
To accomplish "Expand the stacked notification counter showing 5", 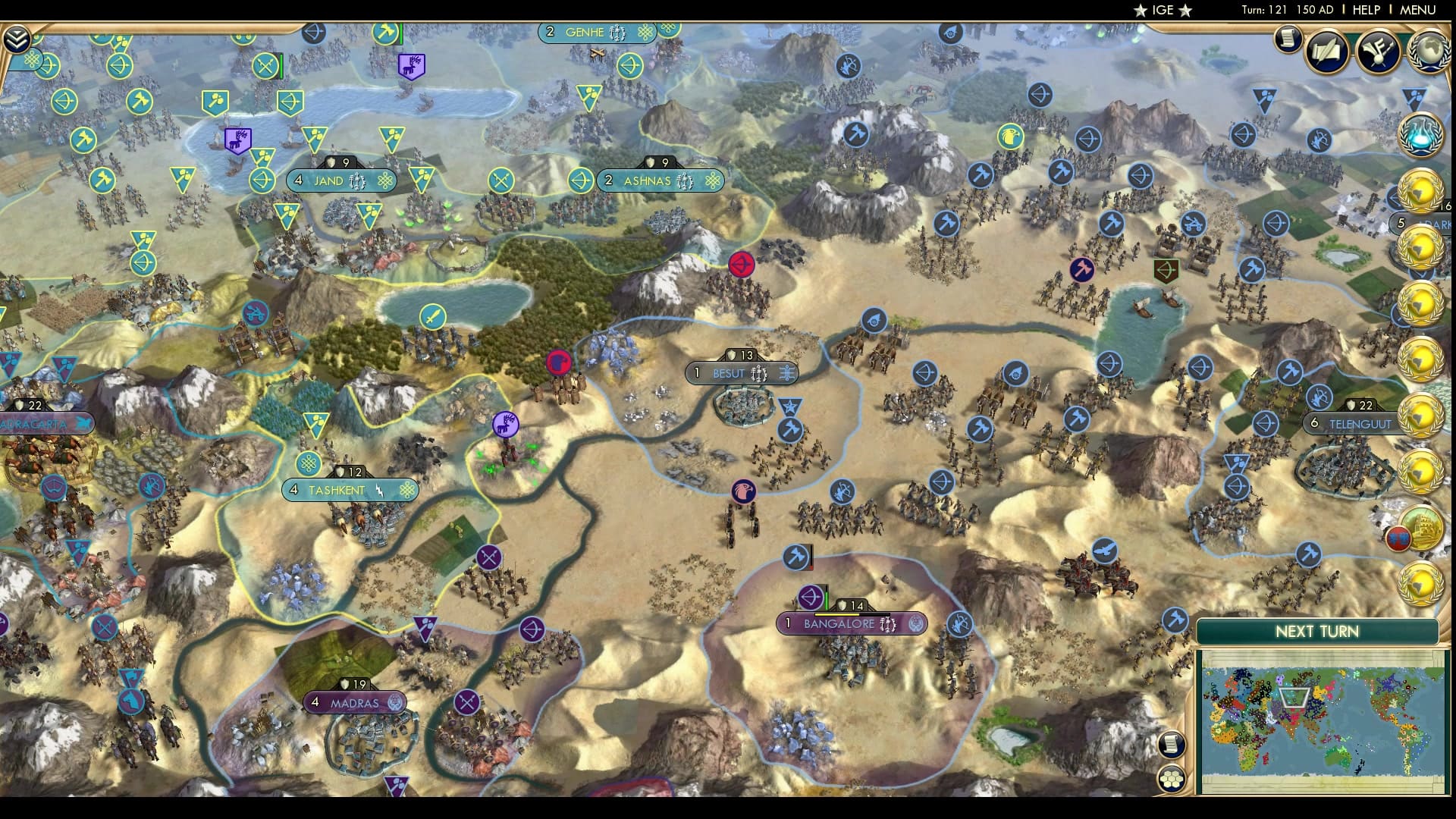I will click(x=1401, y=223).
